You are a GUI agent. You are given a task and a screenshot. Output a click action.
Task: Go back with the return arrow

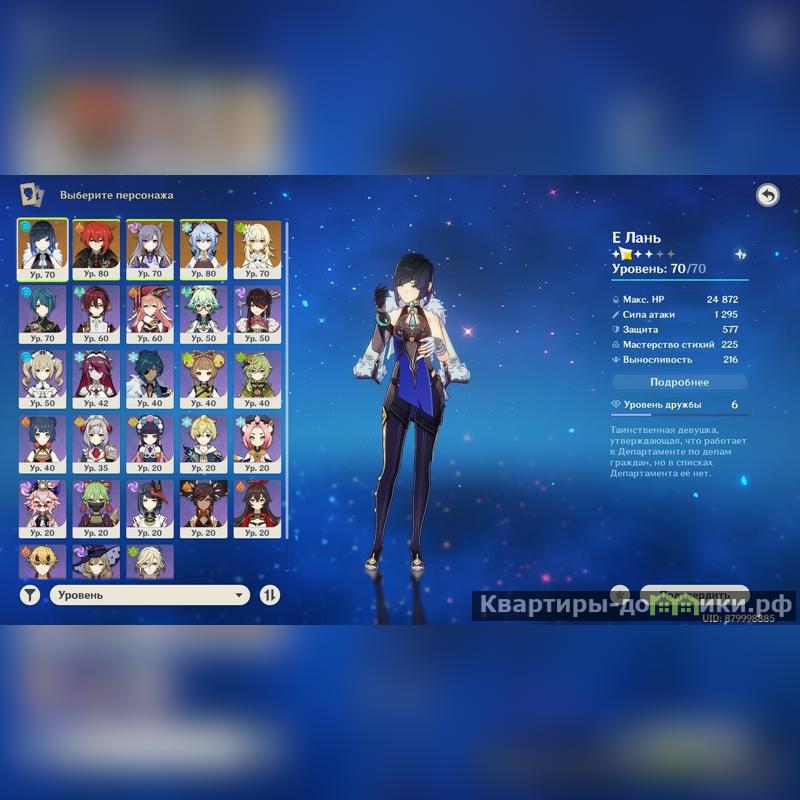[767, 195]
